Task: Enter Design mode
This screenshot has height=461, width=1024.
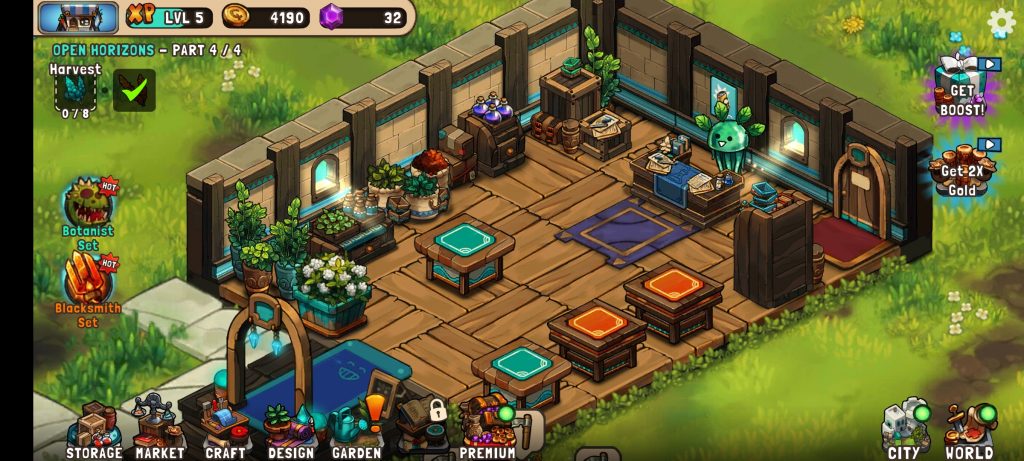Action: point(290,430)
